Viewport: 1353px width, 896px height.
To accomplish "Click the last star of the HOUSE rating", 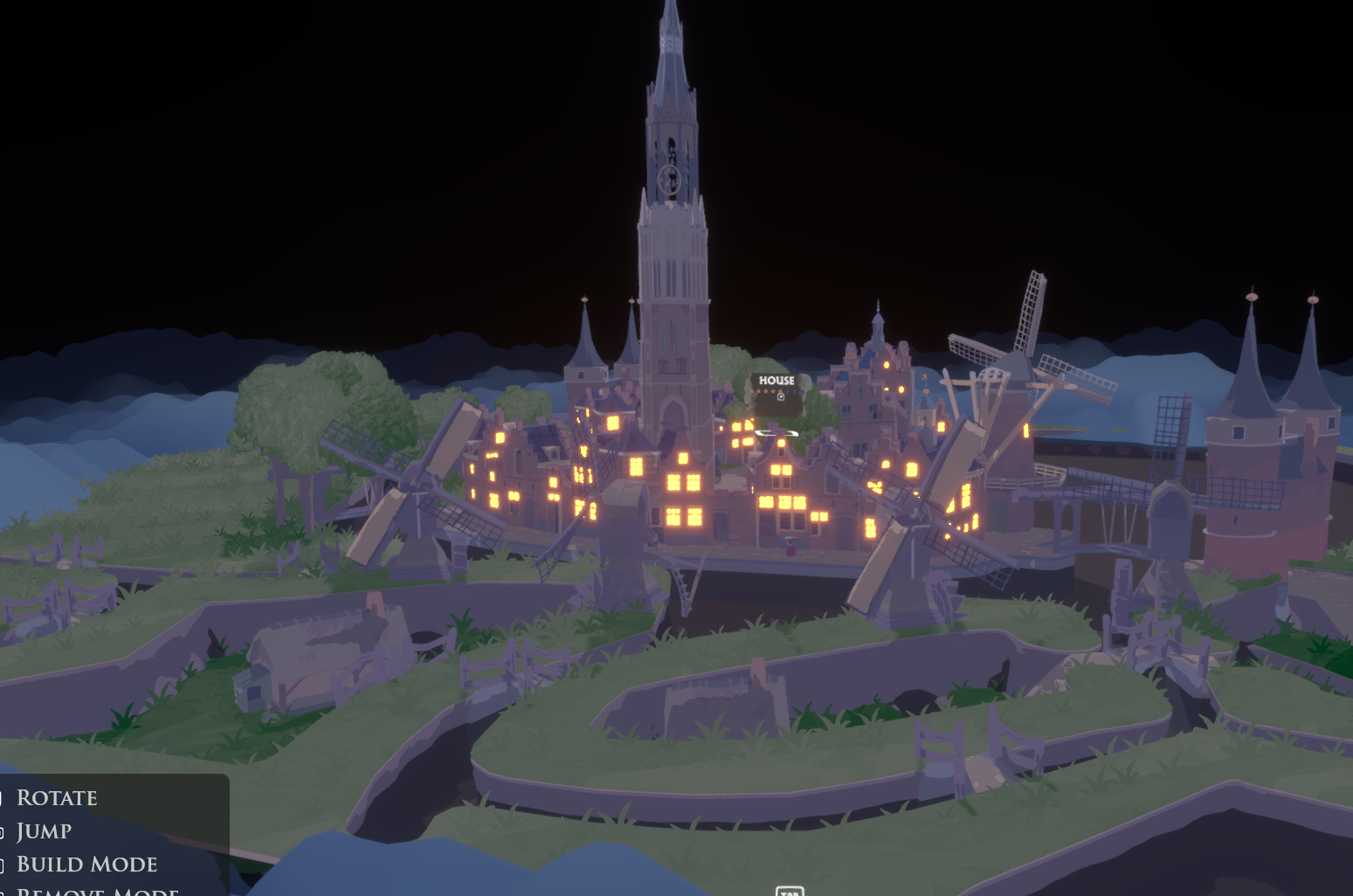I will [x=802, y=391].
